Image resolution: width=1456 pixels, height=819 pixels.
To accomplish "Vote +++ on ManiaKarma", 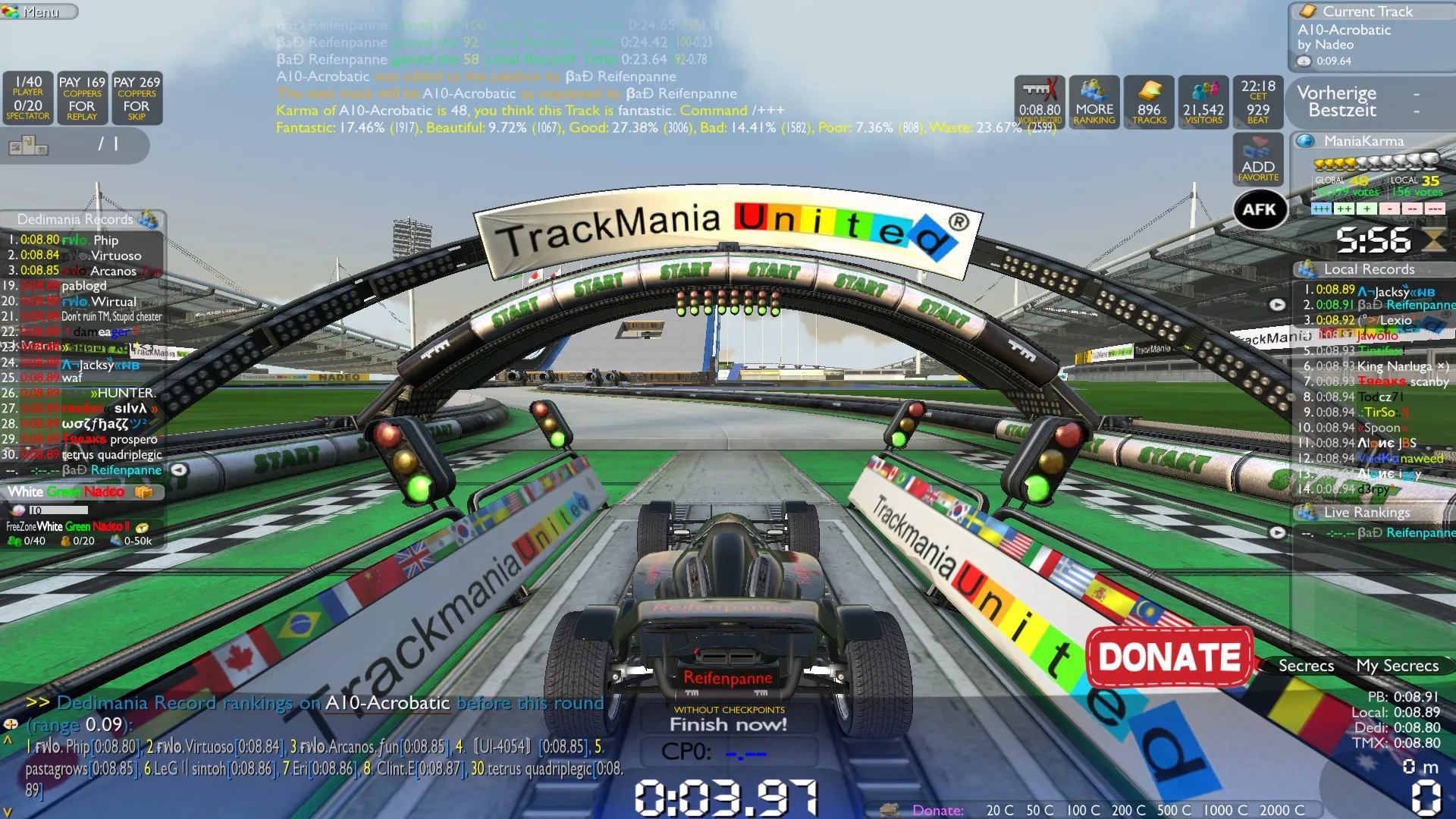I will point(1321,209).
